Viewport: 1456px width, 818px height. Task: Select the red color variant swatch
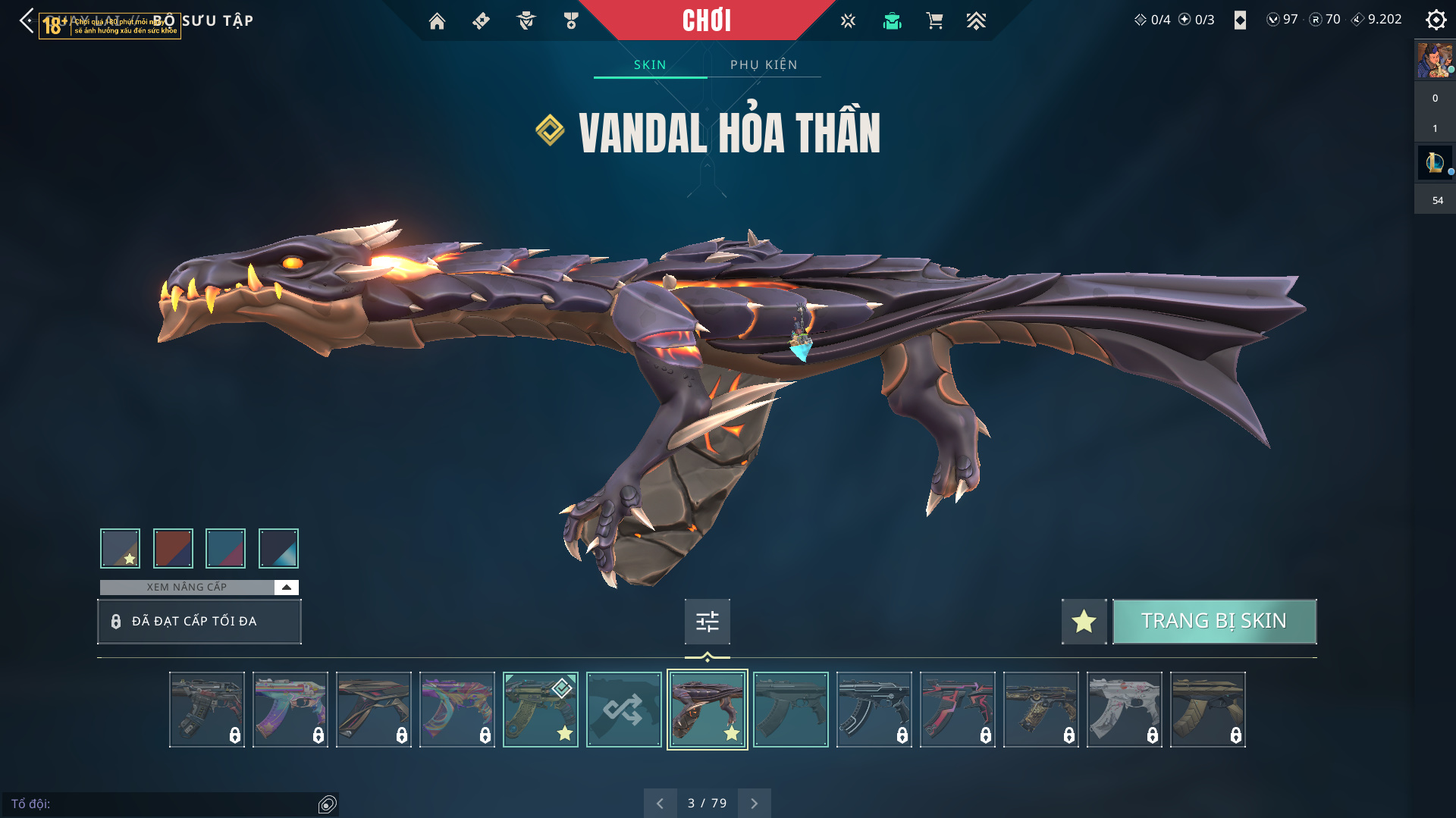coord(173,548)
